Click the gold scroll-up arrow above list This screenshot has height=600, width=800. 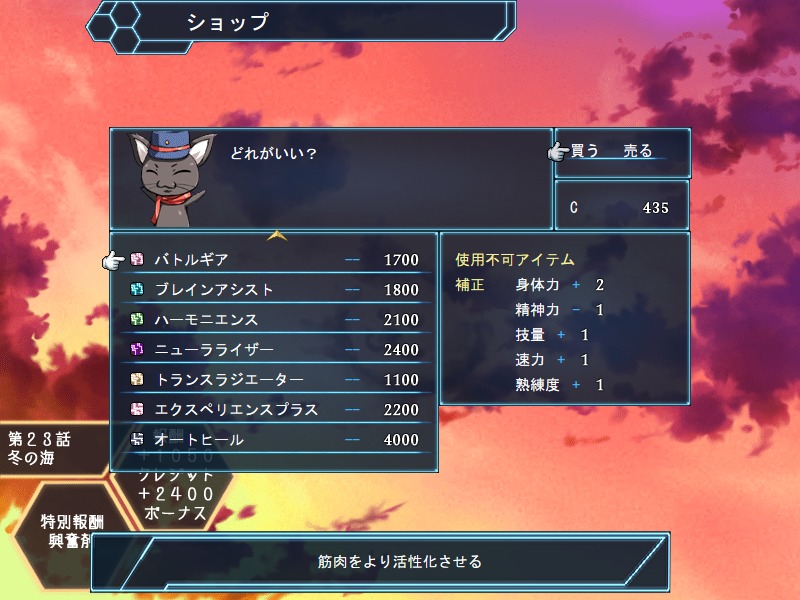coord(277,237)
